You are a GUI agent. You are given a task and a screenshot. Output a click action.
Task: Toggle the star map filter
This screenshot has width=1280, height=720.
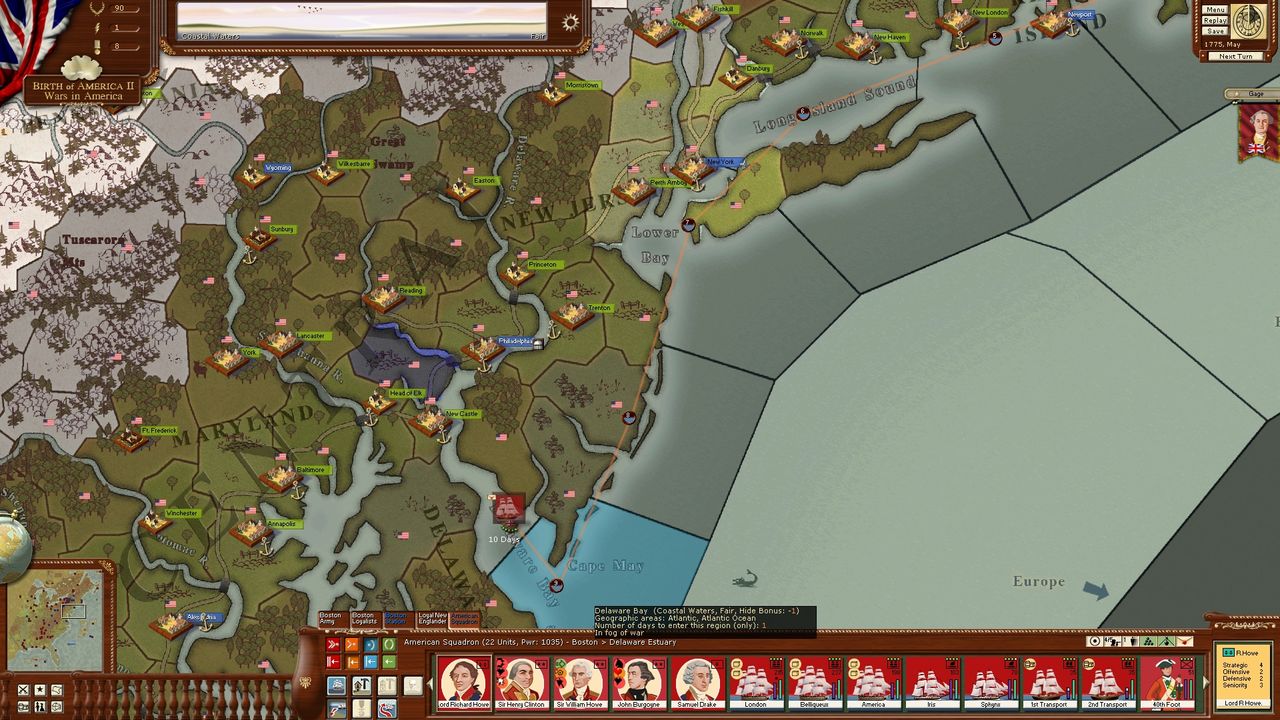pos(40,690)
